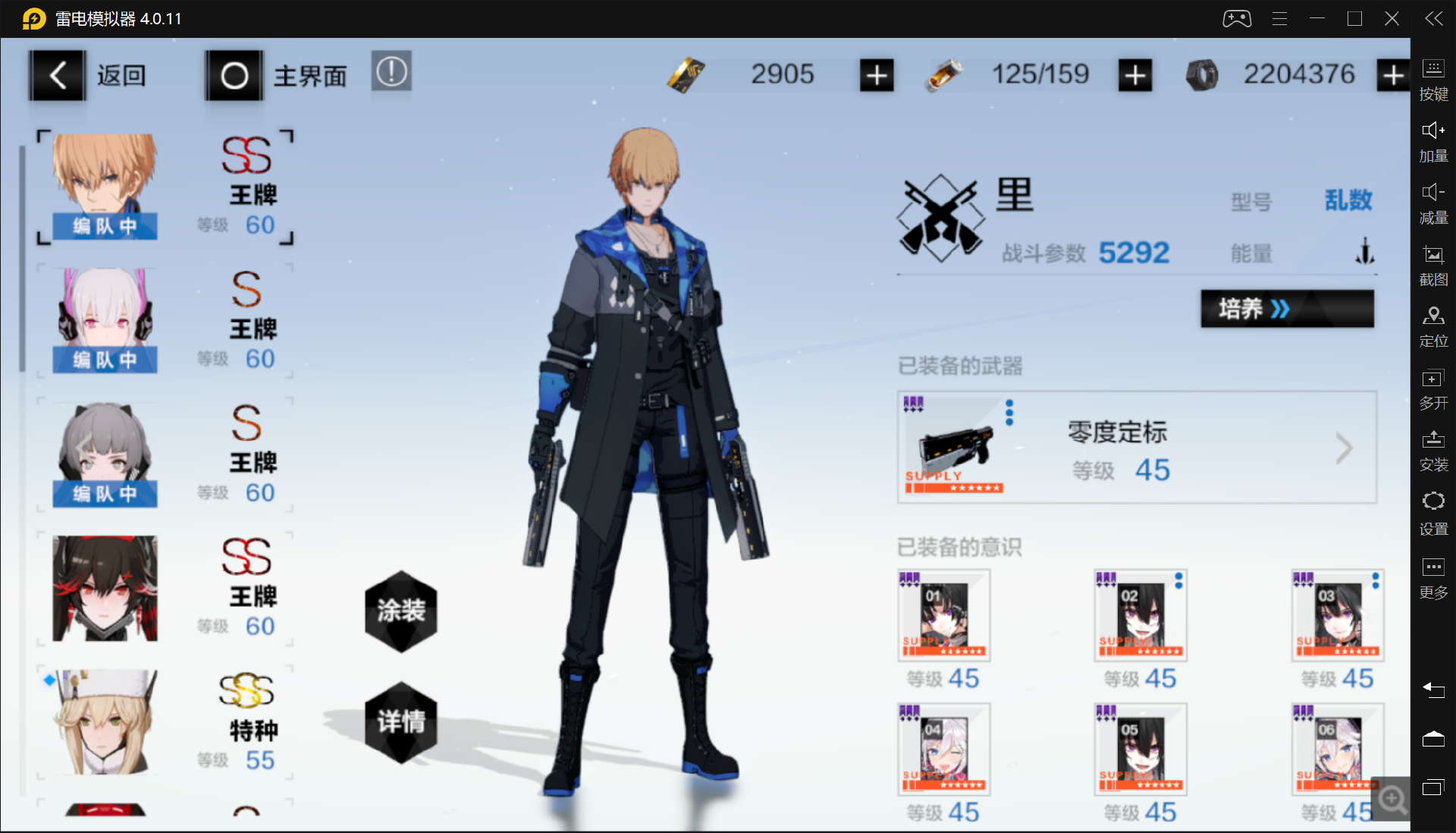Open the exclamation mark info icon

[391, 72]
